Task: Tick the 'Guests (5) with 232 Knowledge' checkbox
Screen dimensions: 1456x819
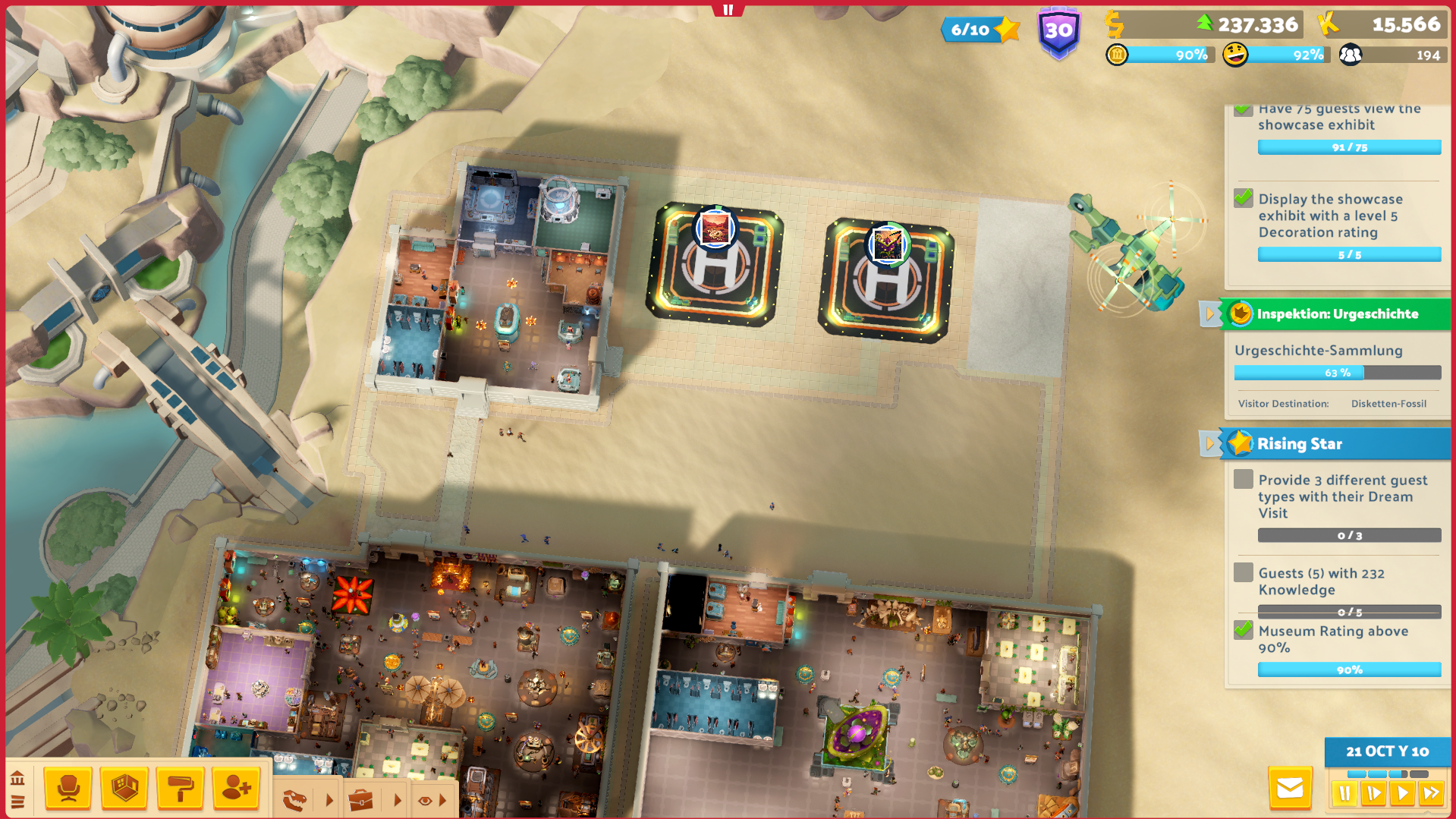Action: point(1242,572)
